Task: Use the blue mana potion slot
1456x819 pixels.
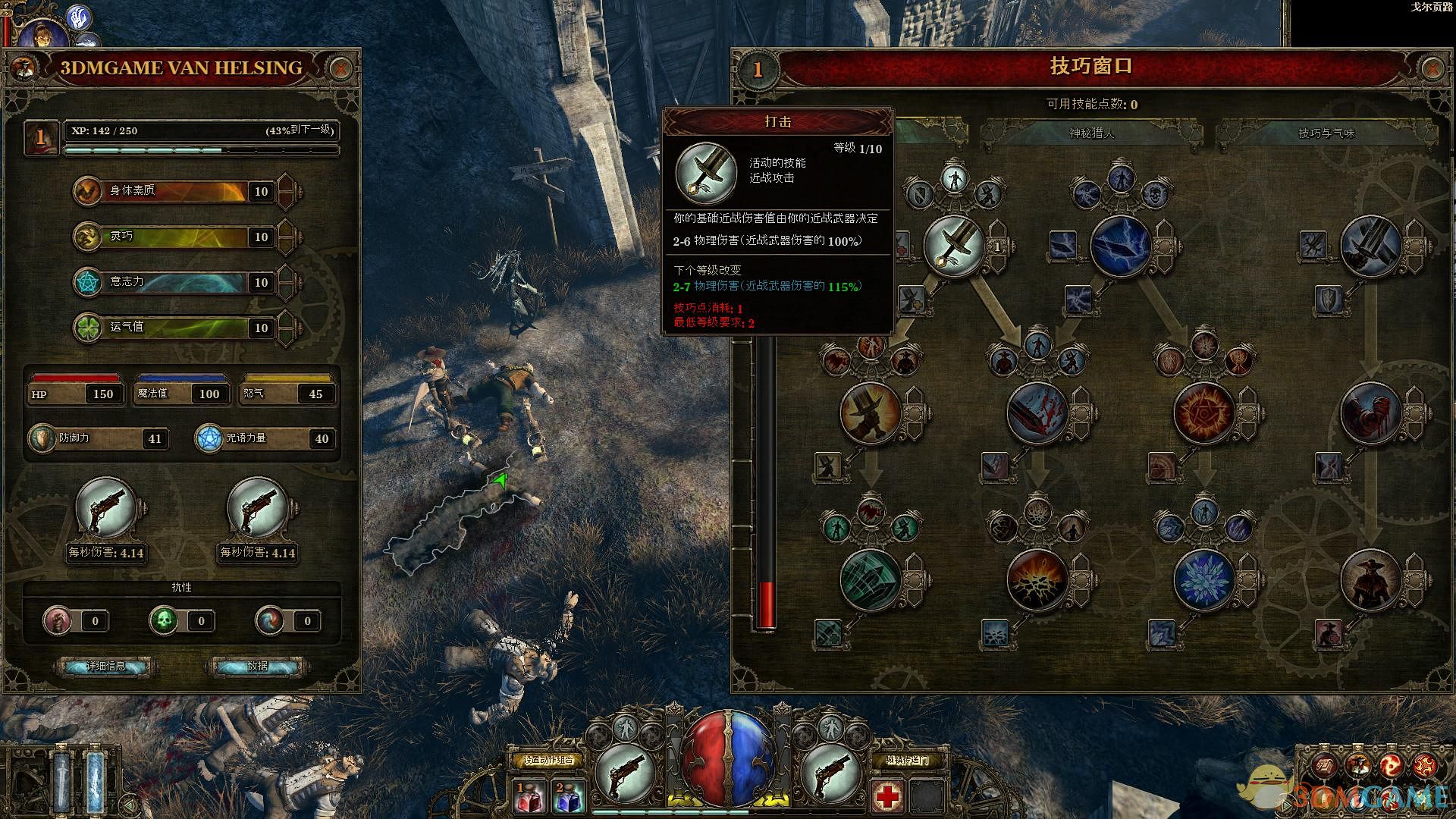Action: click(x=567, y=796)
